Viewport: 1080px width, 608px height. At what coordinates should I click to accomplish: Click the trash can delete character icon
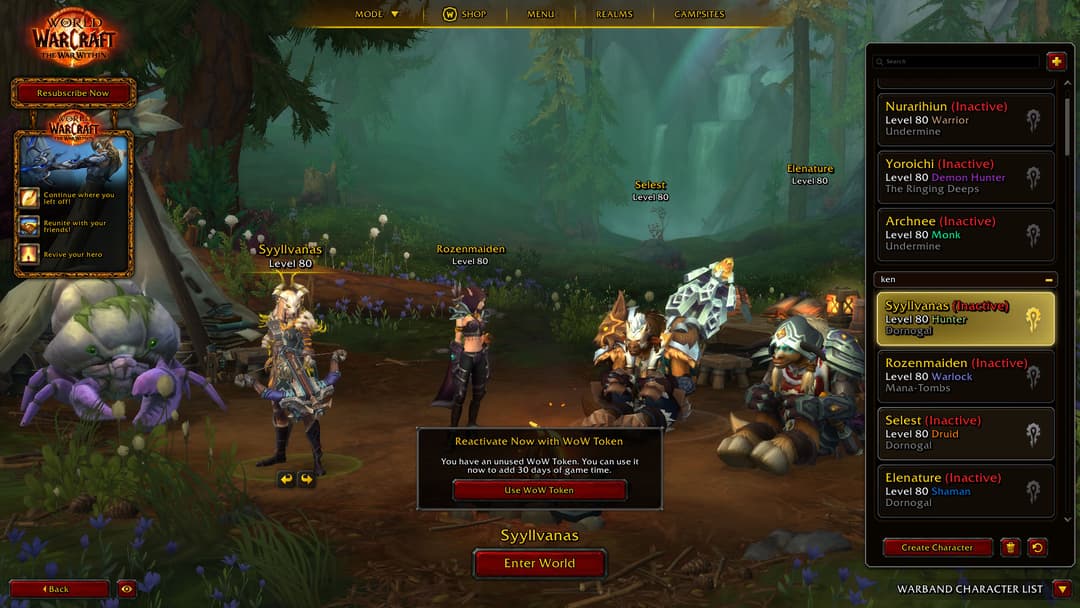1010,547
